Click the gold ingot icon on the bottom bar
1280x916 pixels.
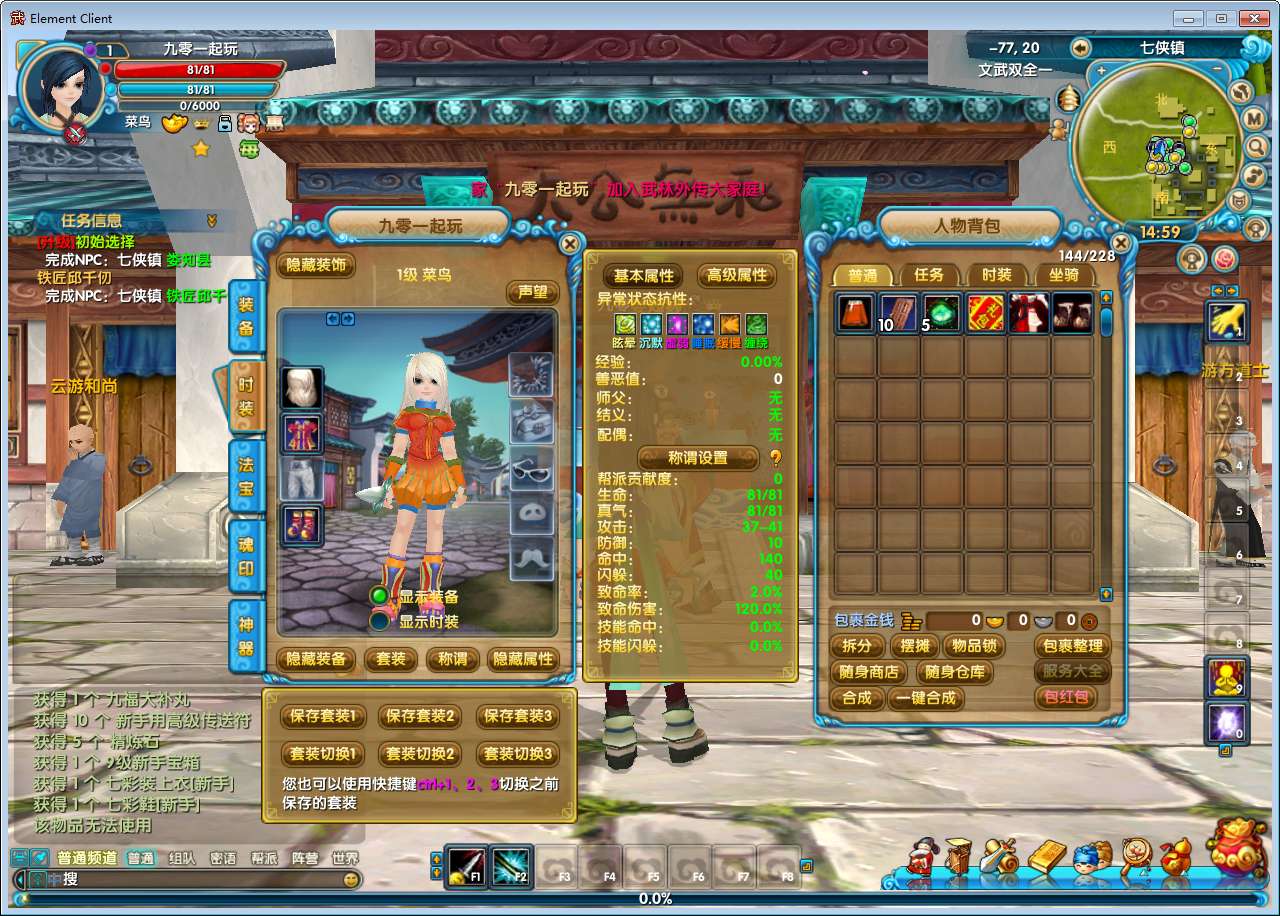(x=1046, y=853)
